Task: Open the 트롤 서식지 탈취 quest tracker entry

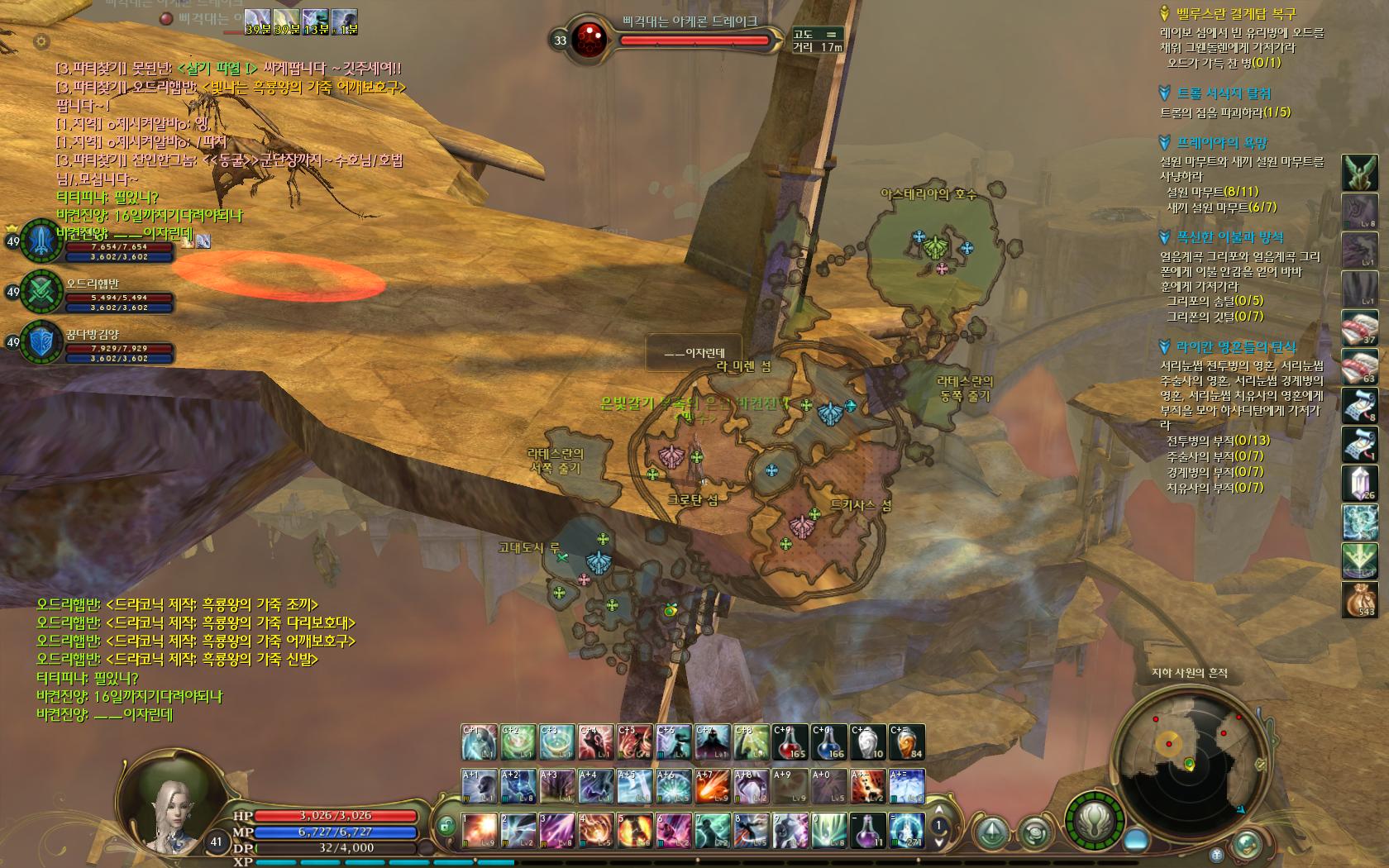Action: click(1224, 93)
